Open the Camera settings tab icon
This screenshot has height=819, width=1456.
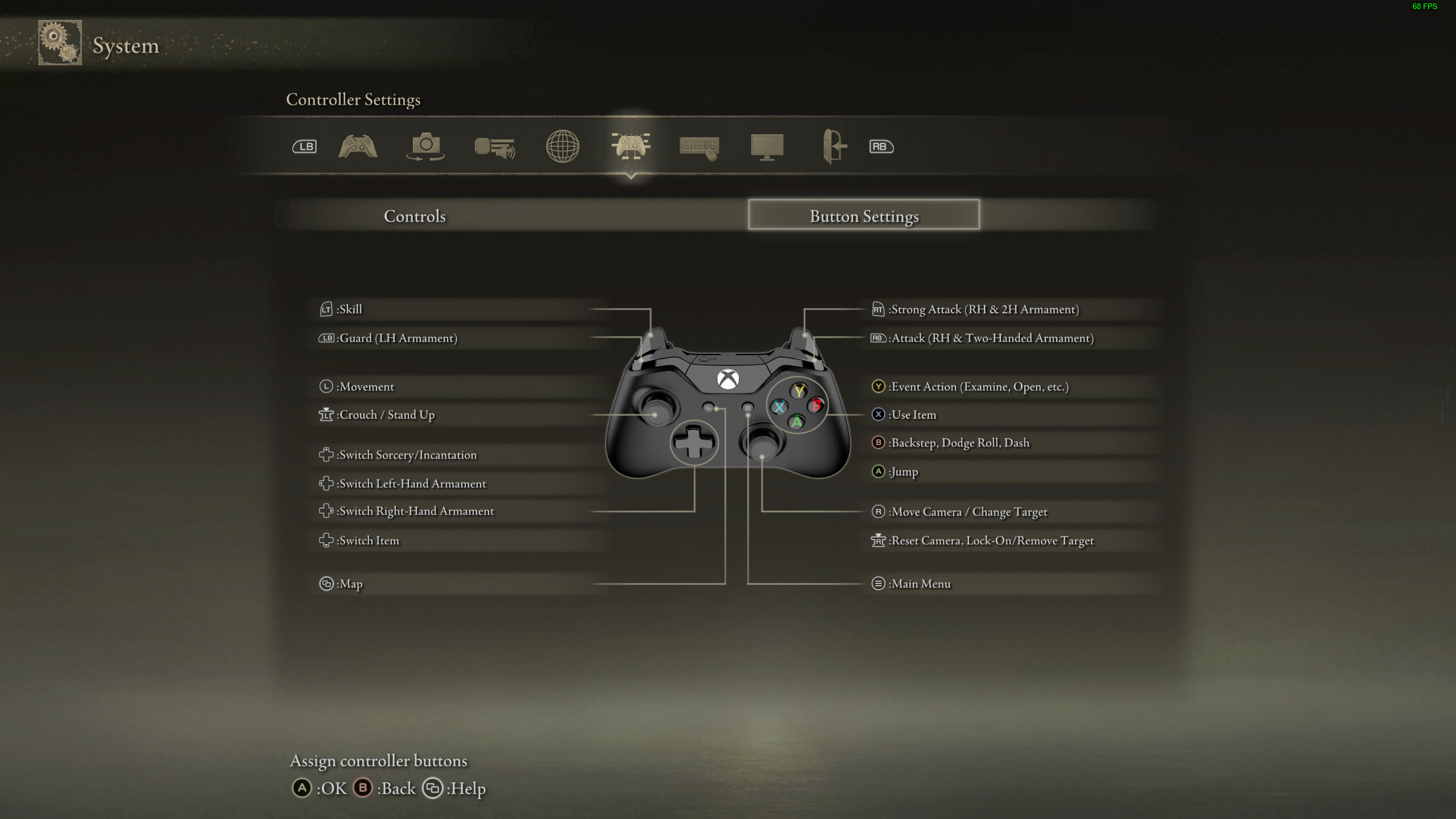point(425,147)
